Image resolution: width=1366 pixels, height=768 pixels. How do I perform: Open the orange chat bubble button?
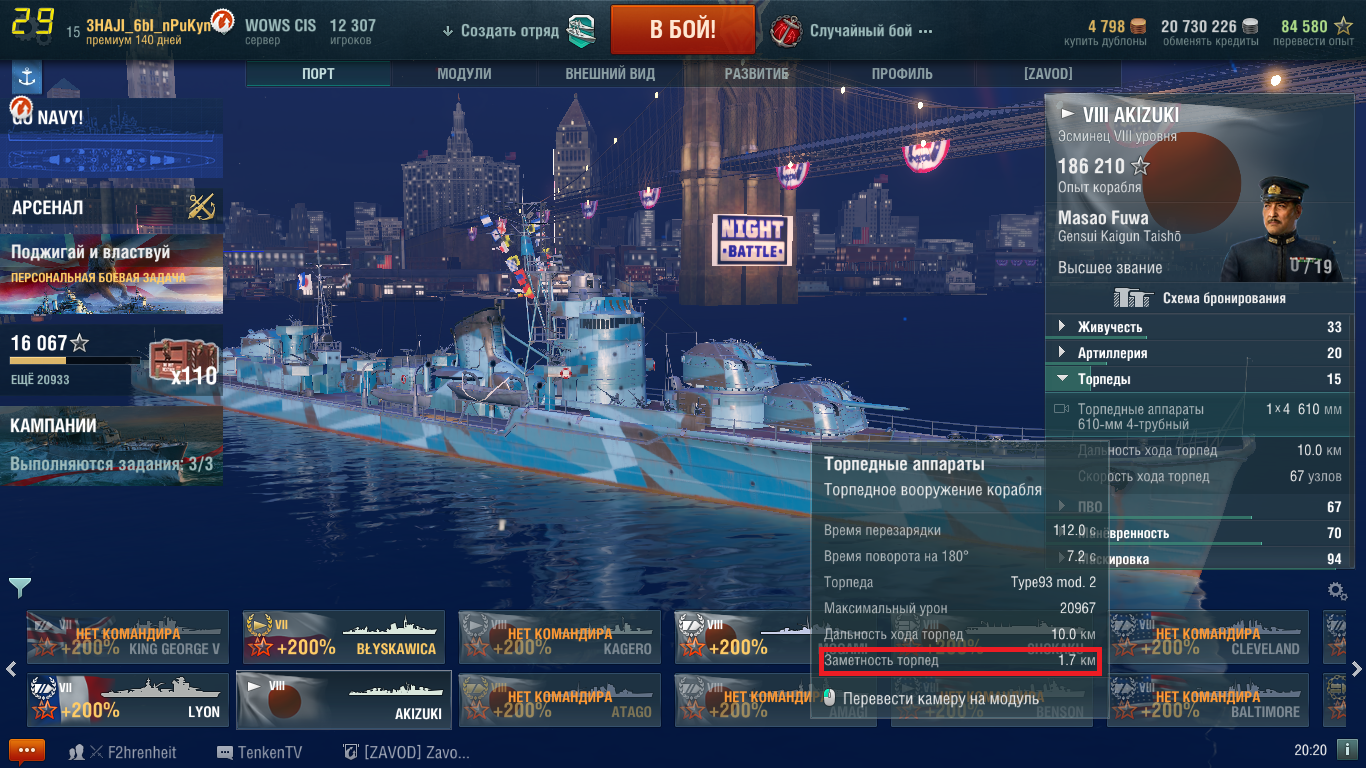(27, 752)
